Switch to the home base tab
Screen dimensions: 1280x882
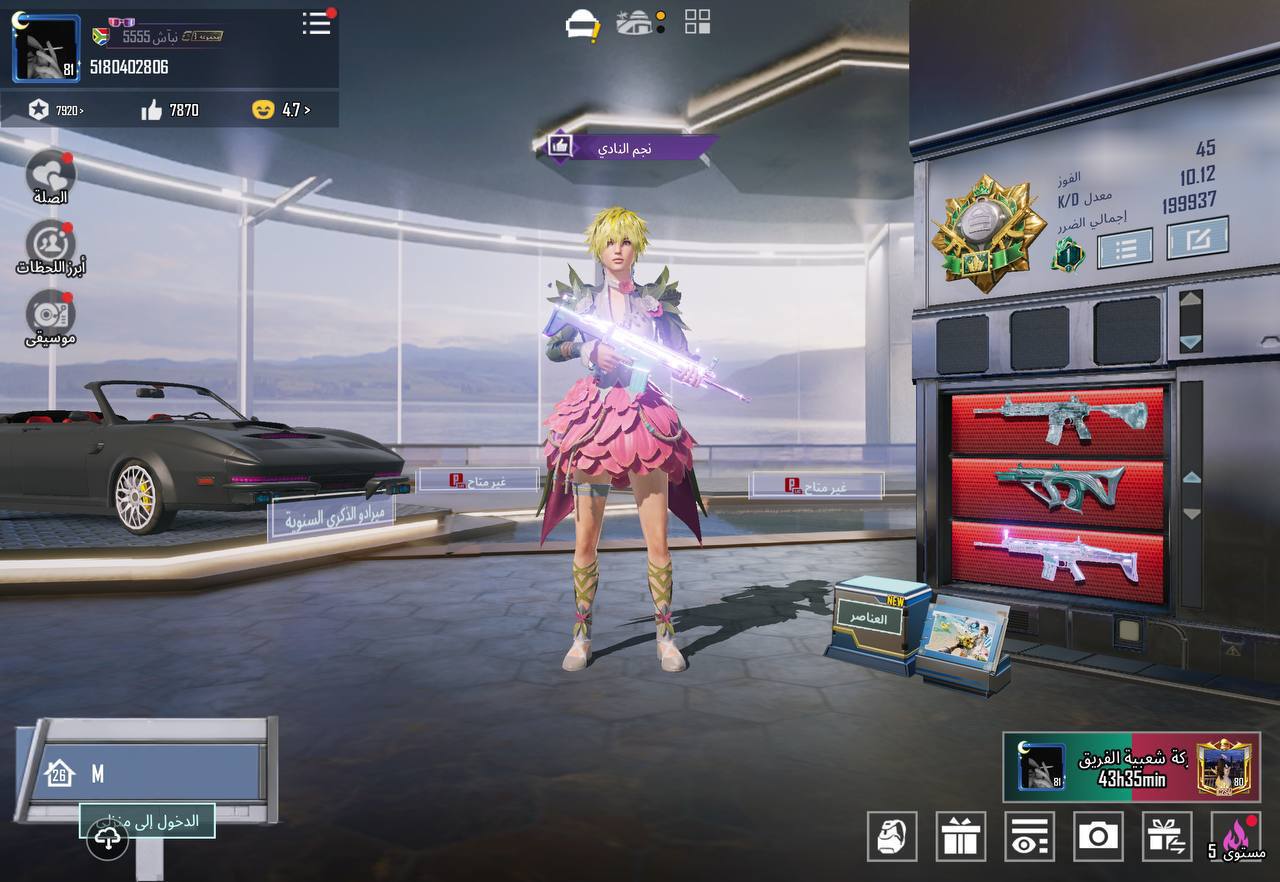[x=636, y=23]
